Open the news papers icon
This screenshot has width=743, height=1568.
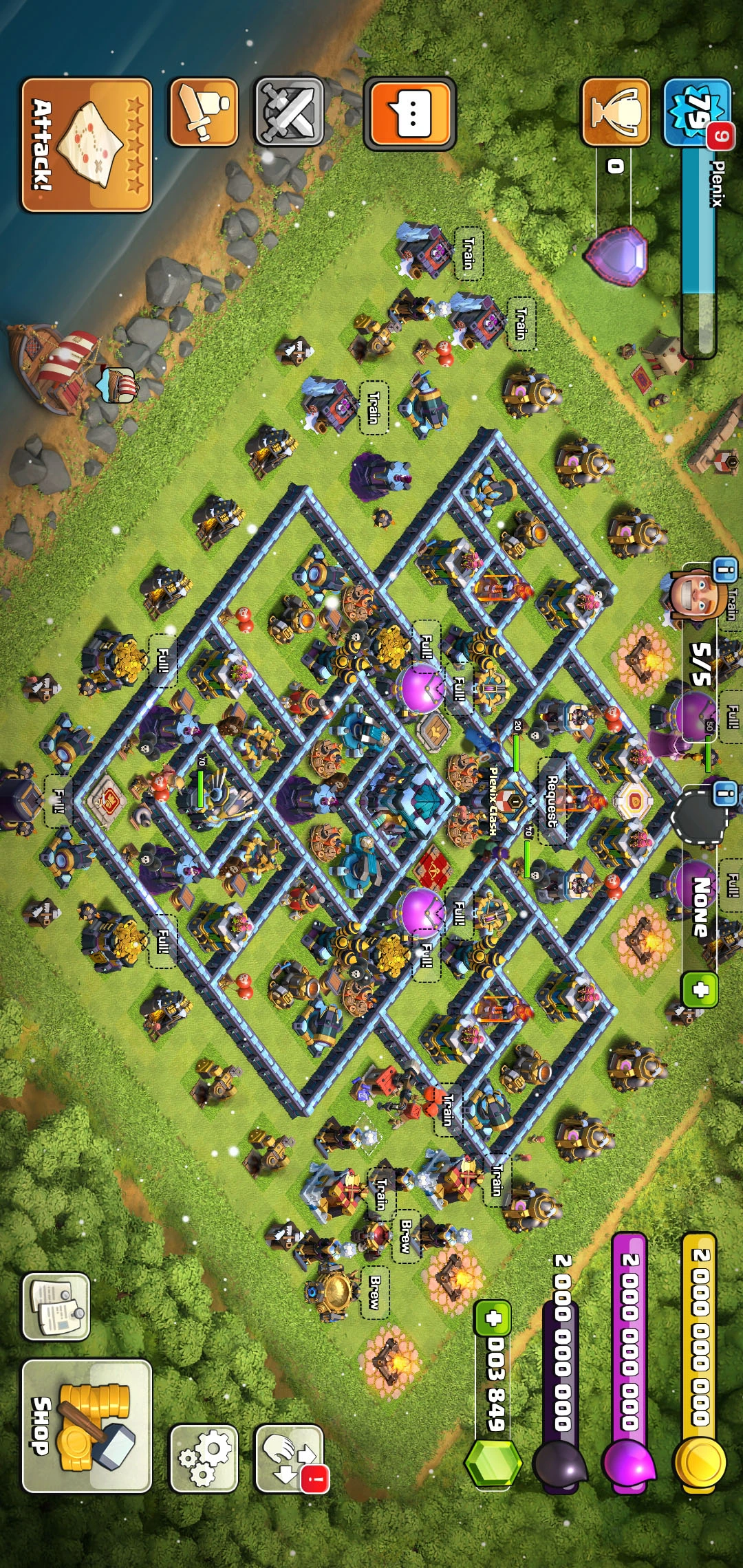(56, 1307)
